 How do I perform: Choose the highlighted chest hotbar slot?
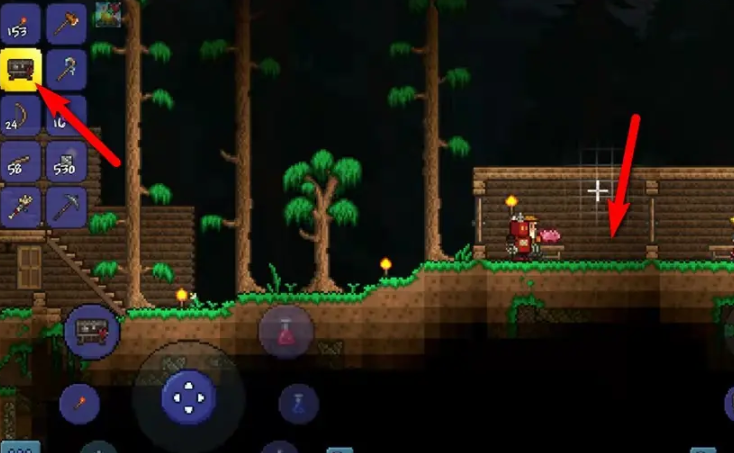click(x=21, y=69)
